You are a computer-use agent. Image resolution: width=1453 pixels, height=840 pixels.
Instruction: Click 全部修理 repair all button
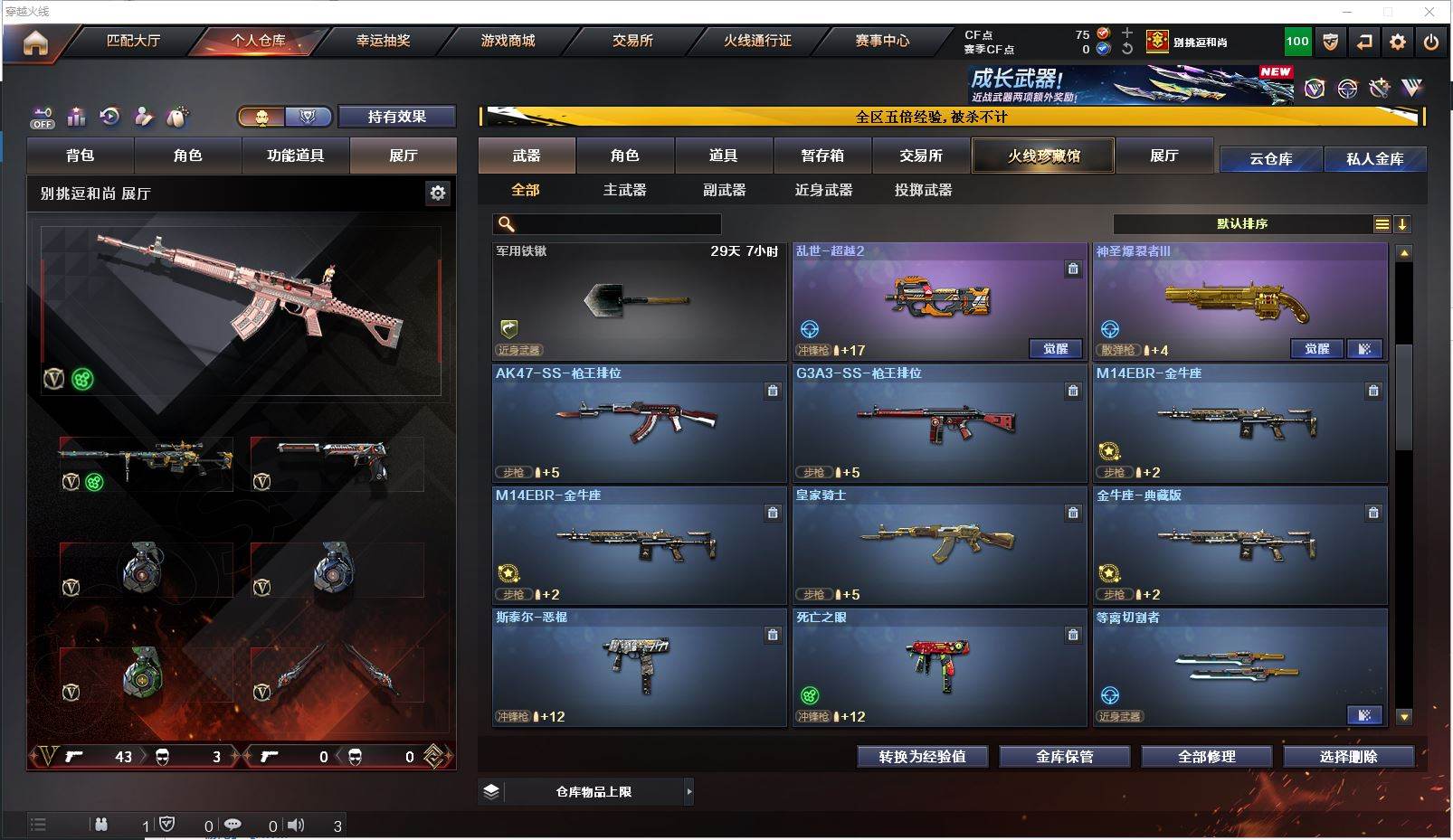(x=1206, y=757)
